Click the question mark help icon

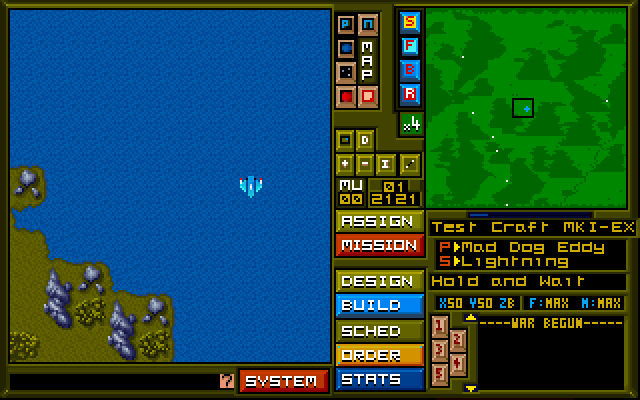pyautogui.click(x=226, y=380)
